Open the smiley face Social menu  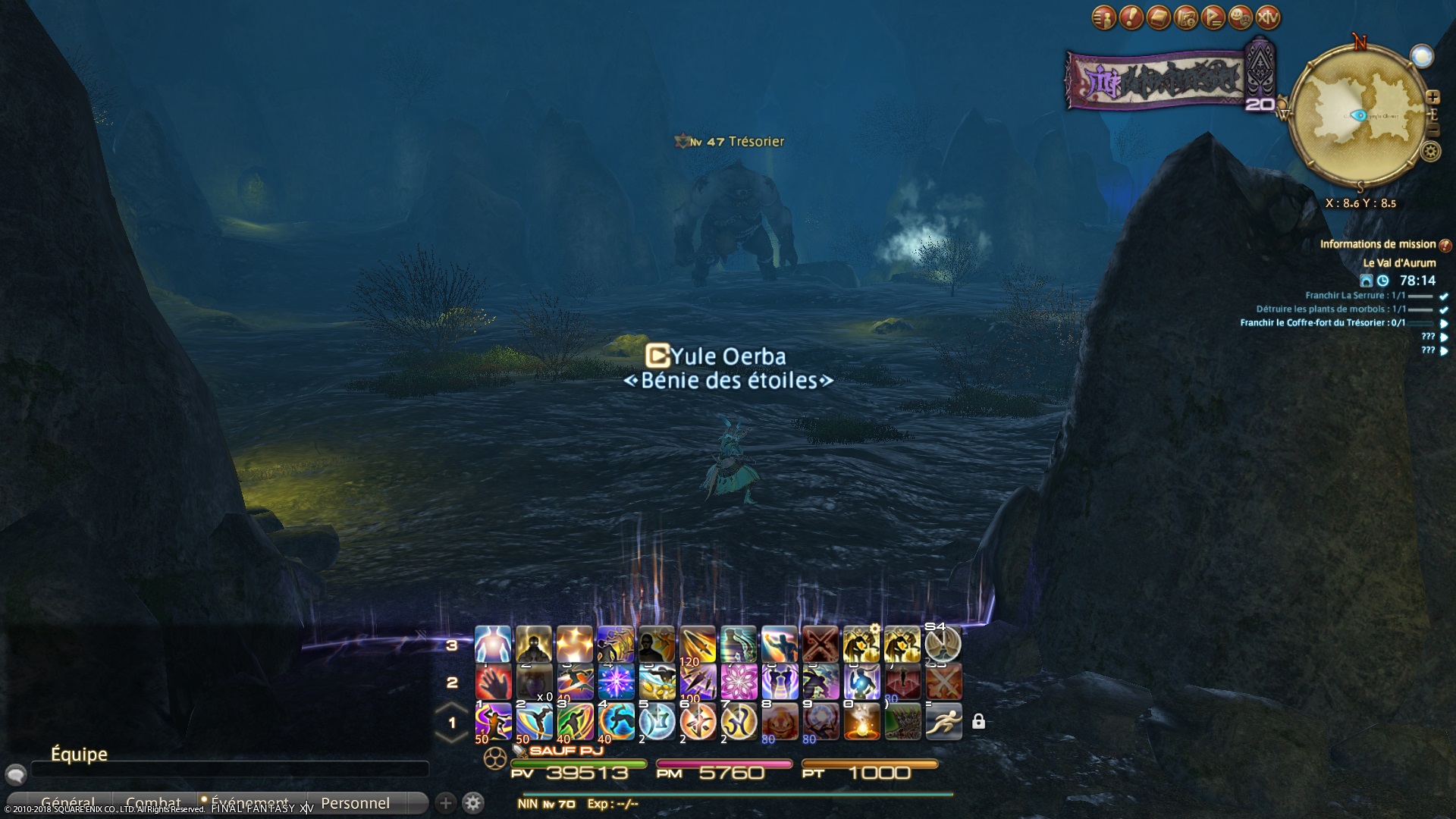(1241, 17)
